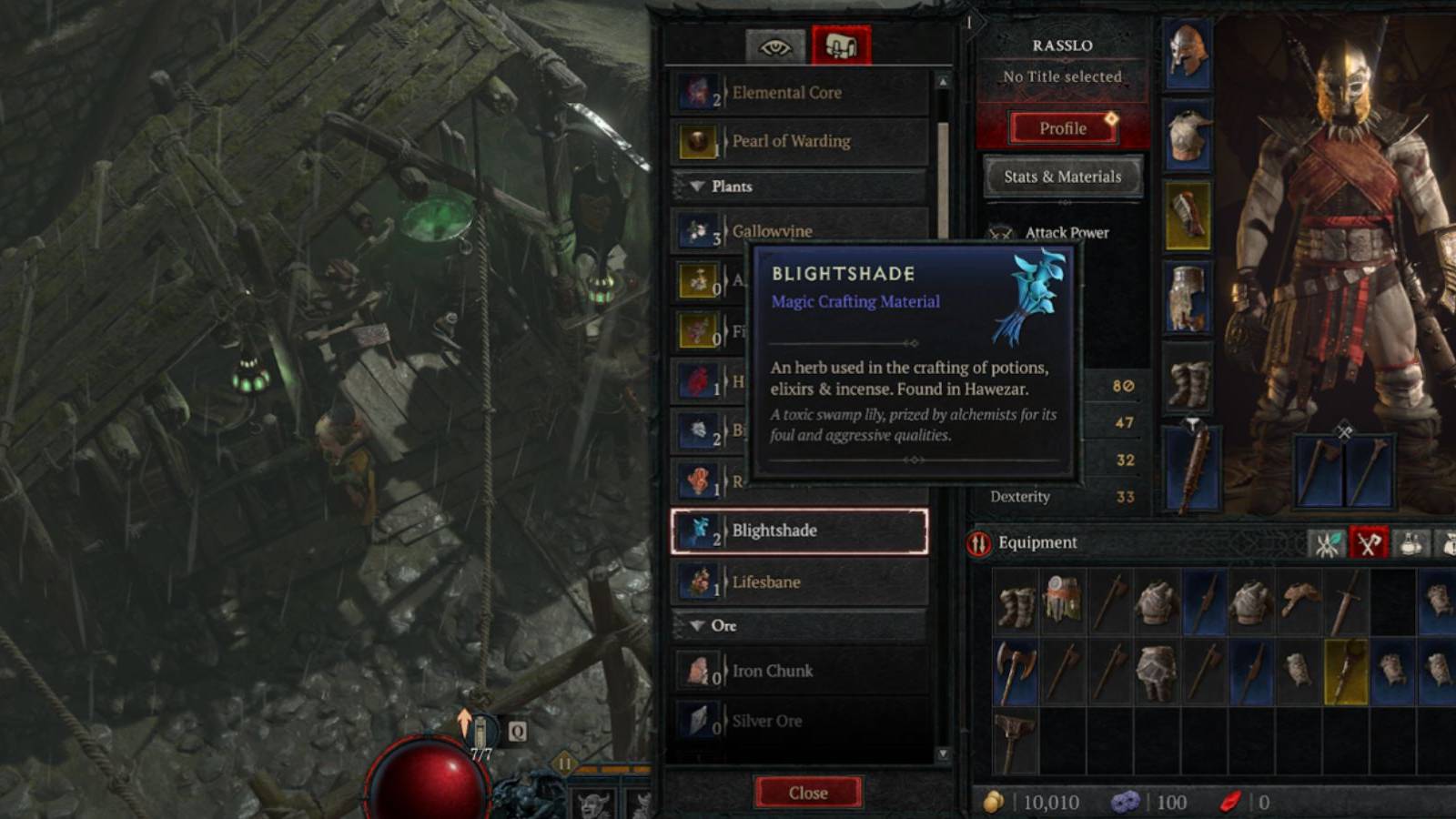Open the Profile tab for Rasslo
Screen dimensions: 1456x819
coord(1061,127)
